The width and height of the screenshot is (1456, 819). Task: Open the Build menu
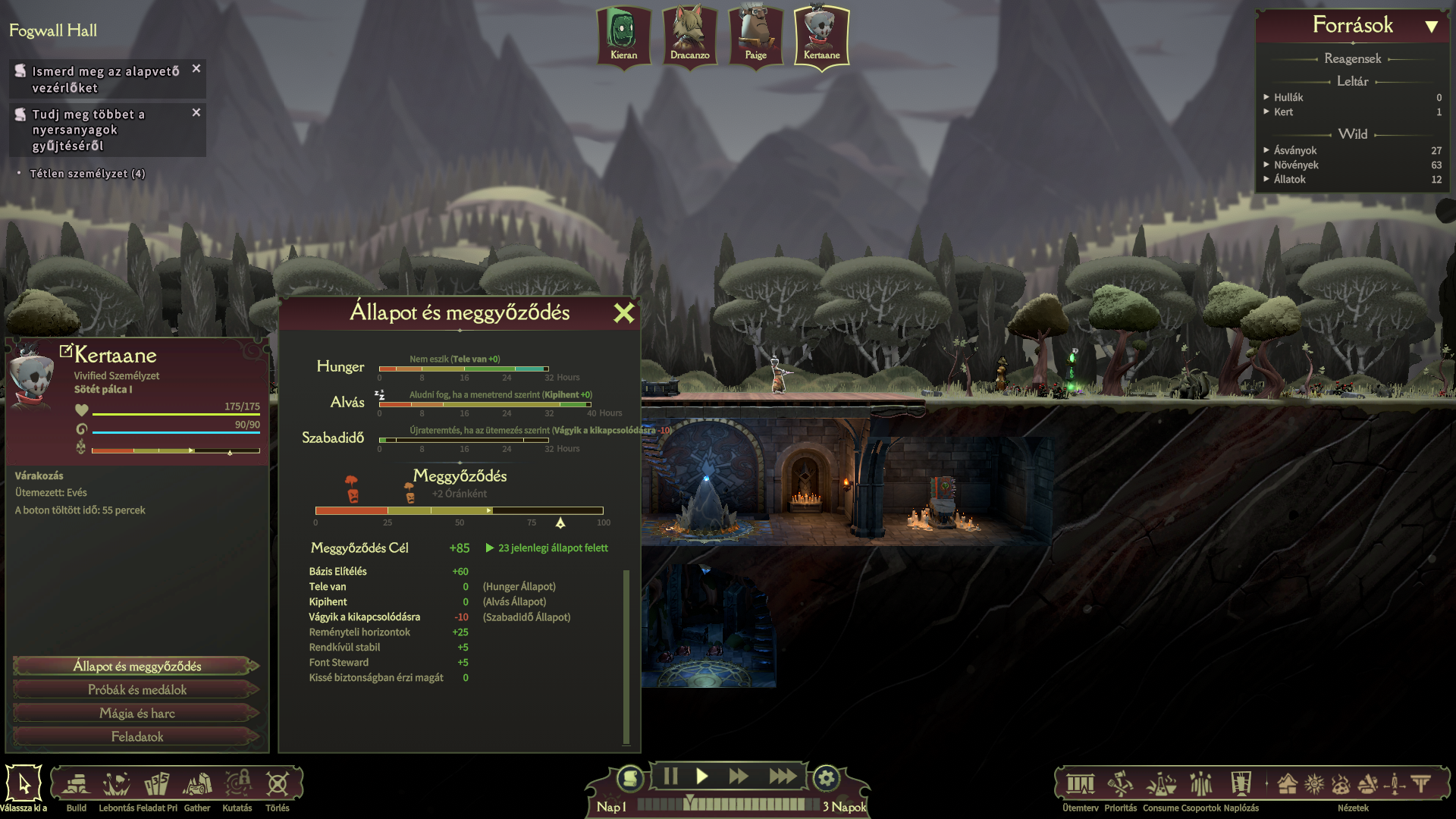pos(76,786)
